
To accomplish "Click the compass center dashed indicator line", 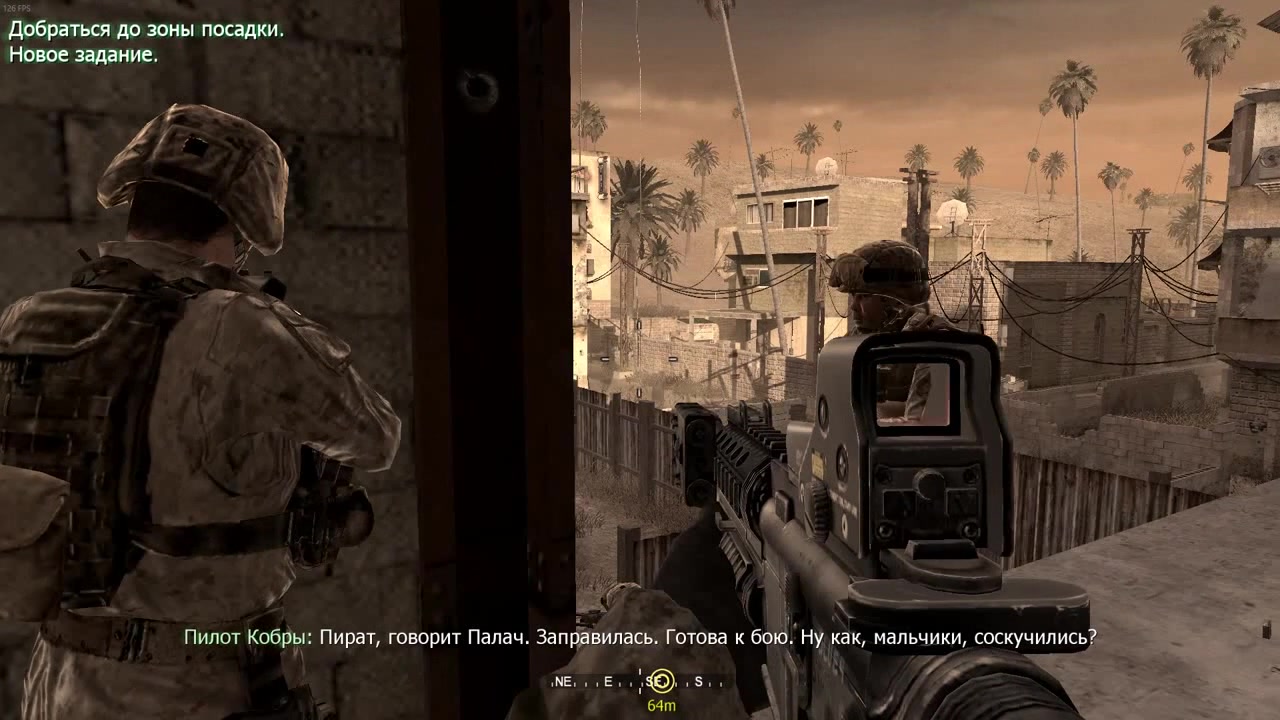I will 640,682.
